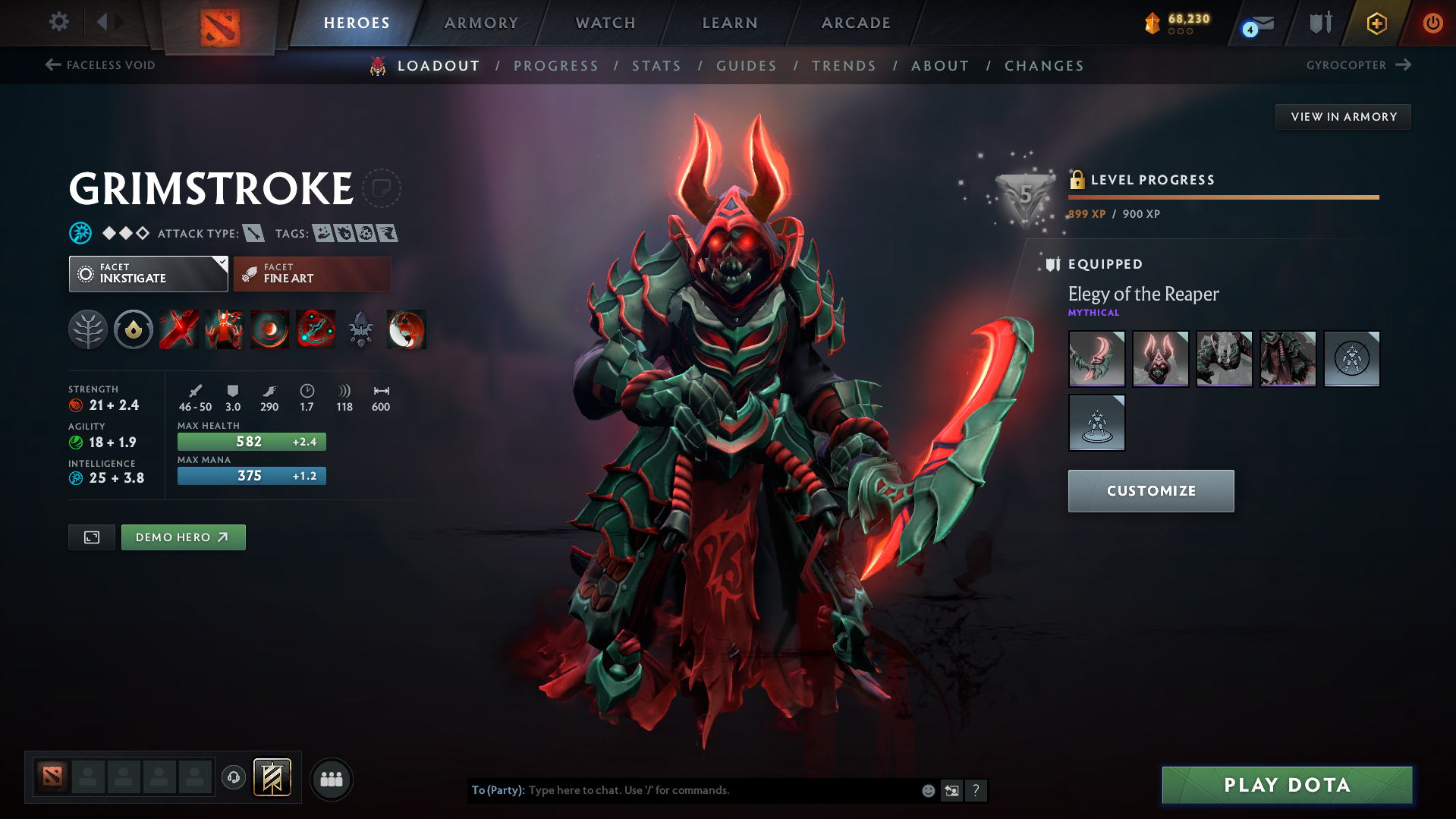Open the chat channel selector next to the chat box
This screenshot has width=1456, height=819.
point(952,790)
